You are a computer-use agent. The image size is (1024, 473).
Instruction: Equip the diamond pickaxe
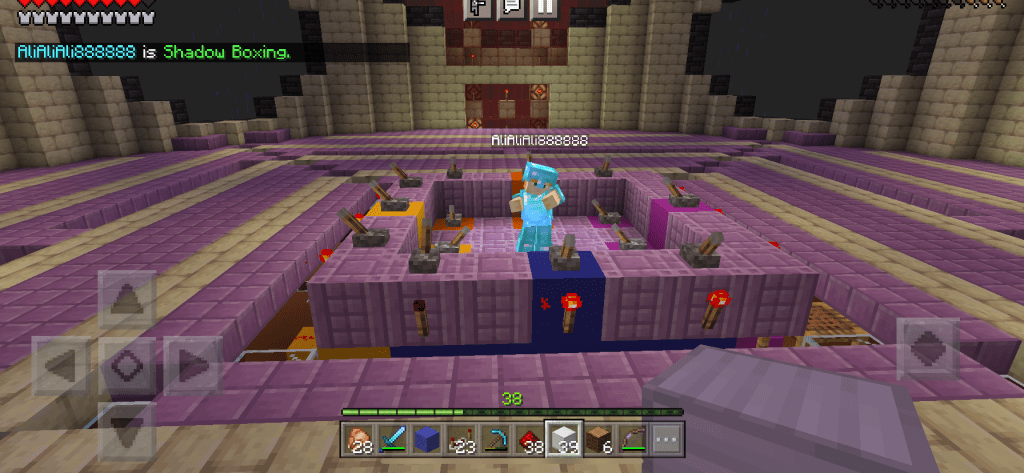point(494,438)
